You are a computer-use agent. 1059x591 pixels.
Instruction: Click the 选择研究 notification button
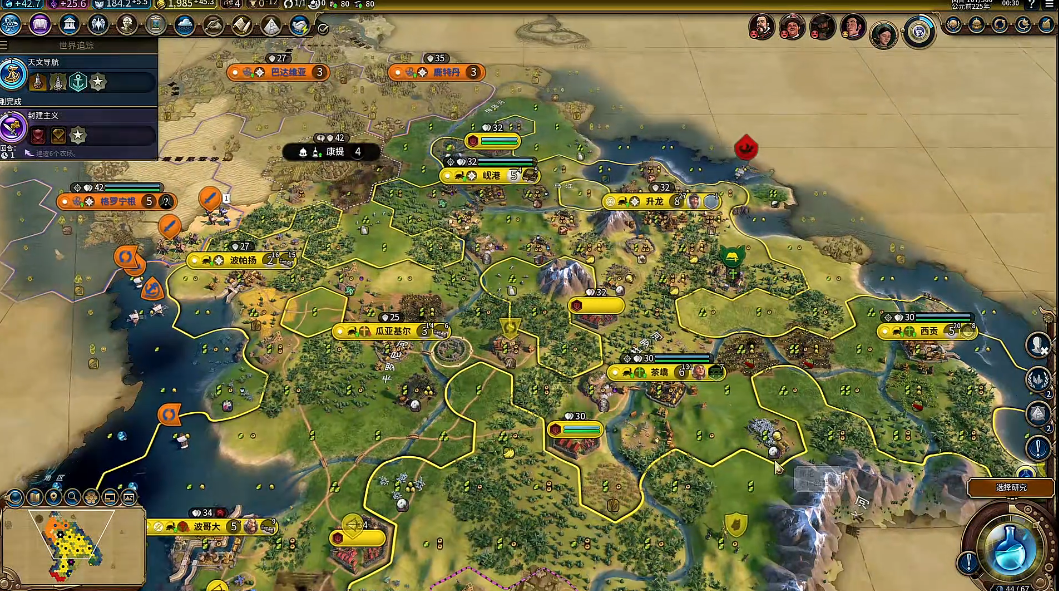point(1010,487)
